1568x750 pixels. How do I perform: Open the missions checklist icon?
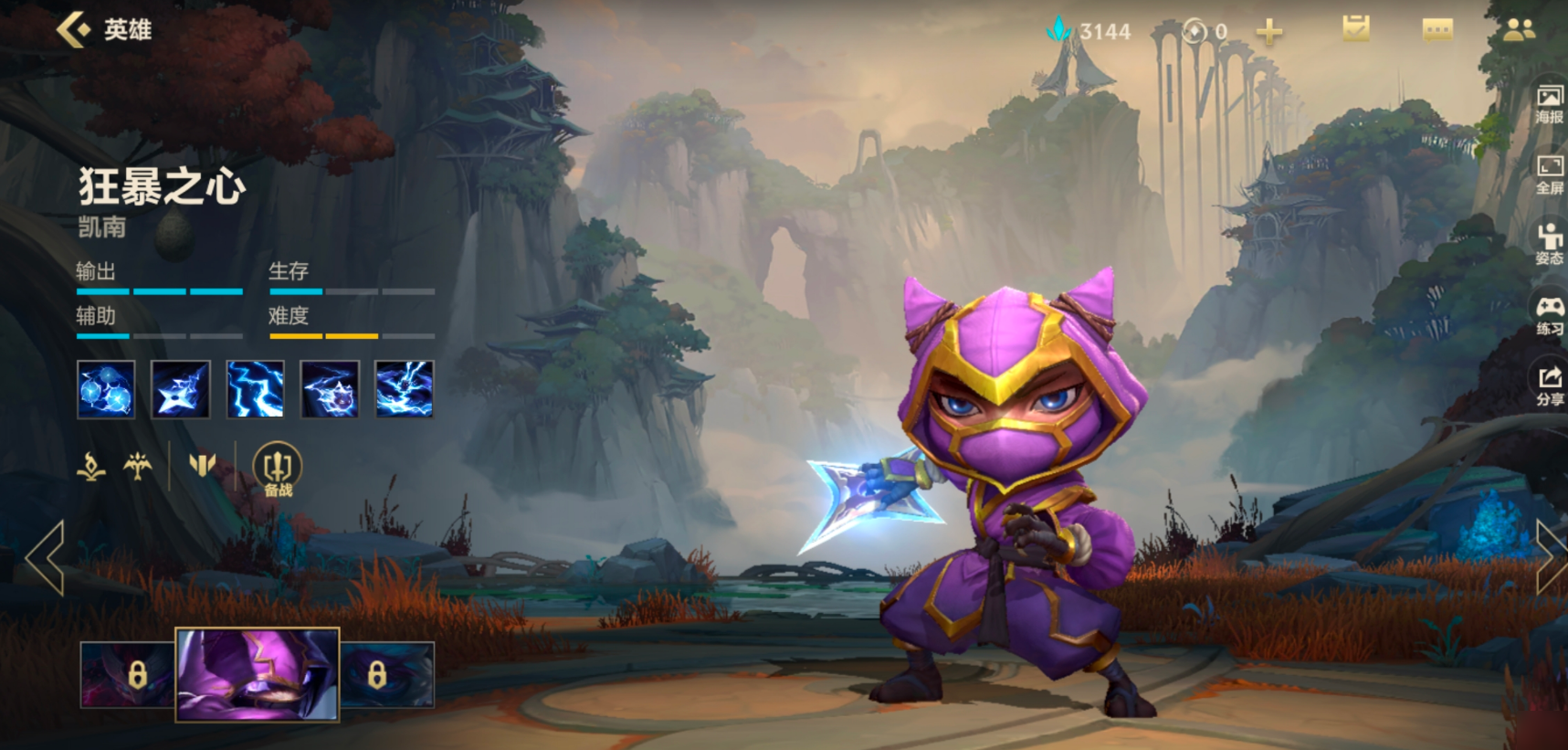(x=1356, y=30)
